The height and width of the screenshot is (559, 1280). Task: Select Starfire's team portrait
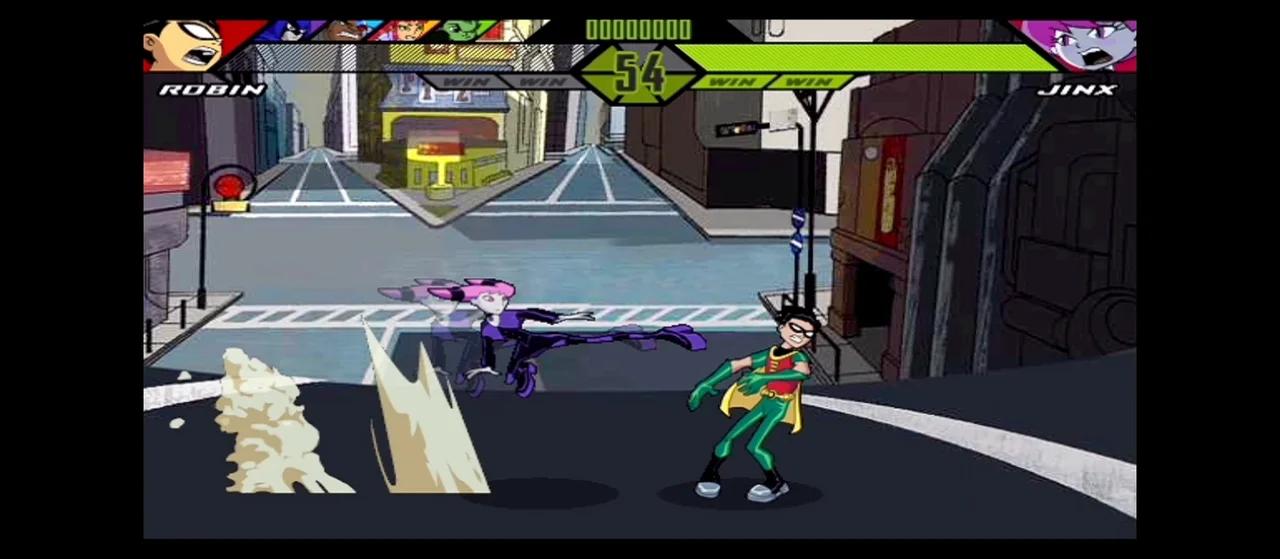(405, 30)
